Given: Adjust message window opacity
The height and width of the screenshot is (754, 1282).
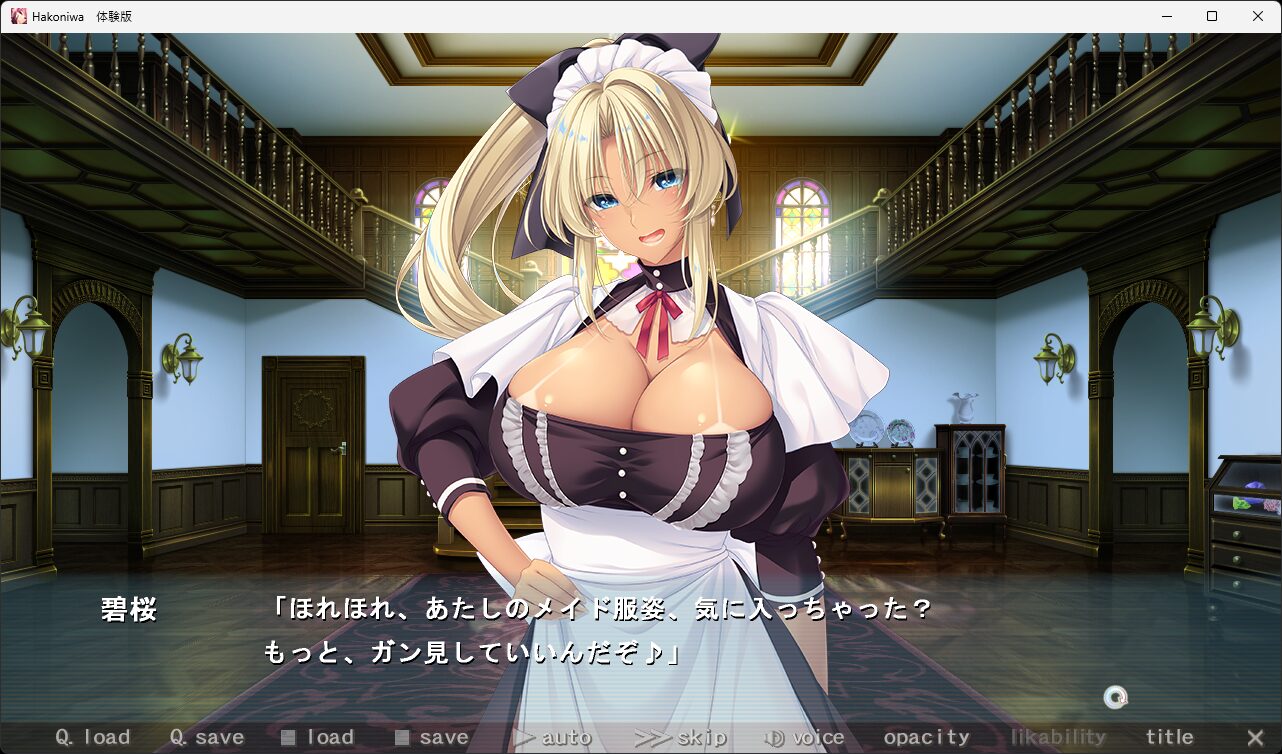Looking at the screenshot, I should (927, 738).
